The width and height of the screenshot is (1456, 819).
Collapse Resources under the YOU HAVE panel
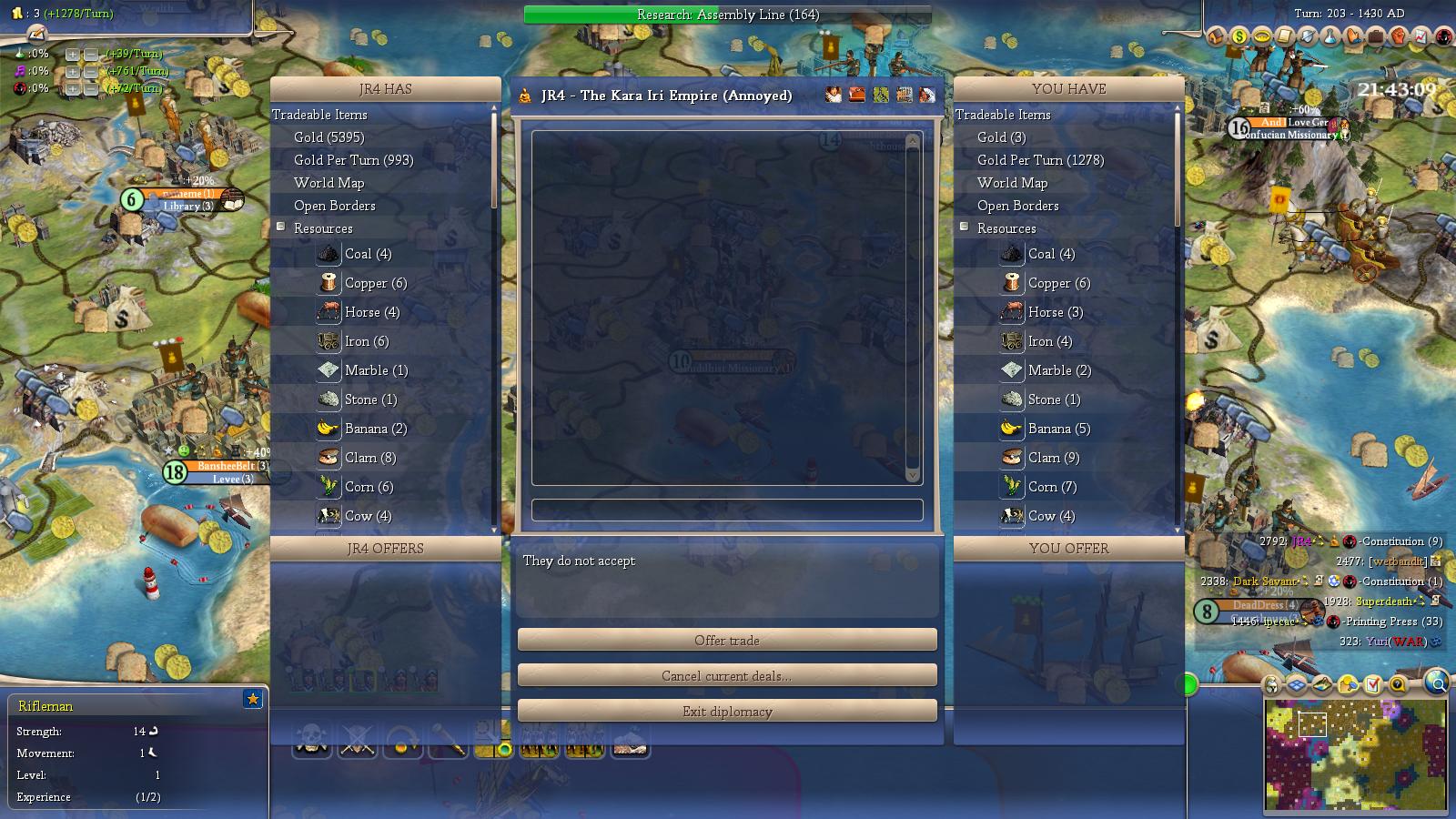coord(963,227)
